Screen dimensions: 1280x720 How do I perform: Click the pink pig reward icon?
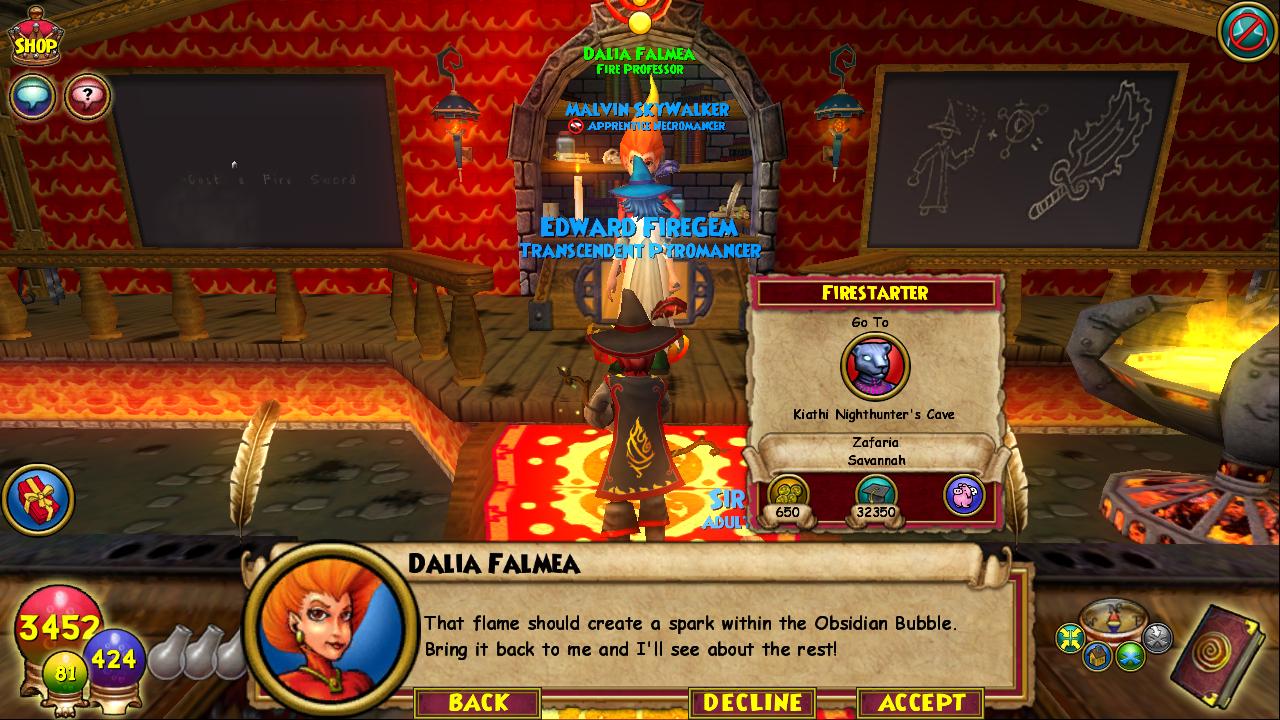point(964,495)
